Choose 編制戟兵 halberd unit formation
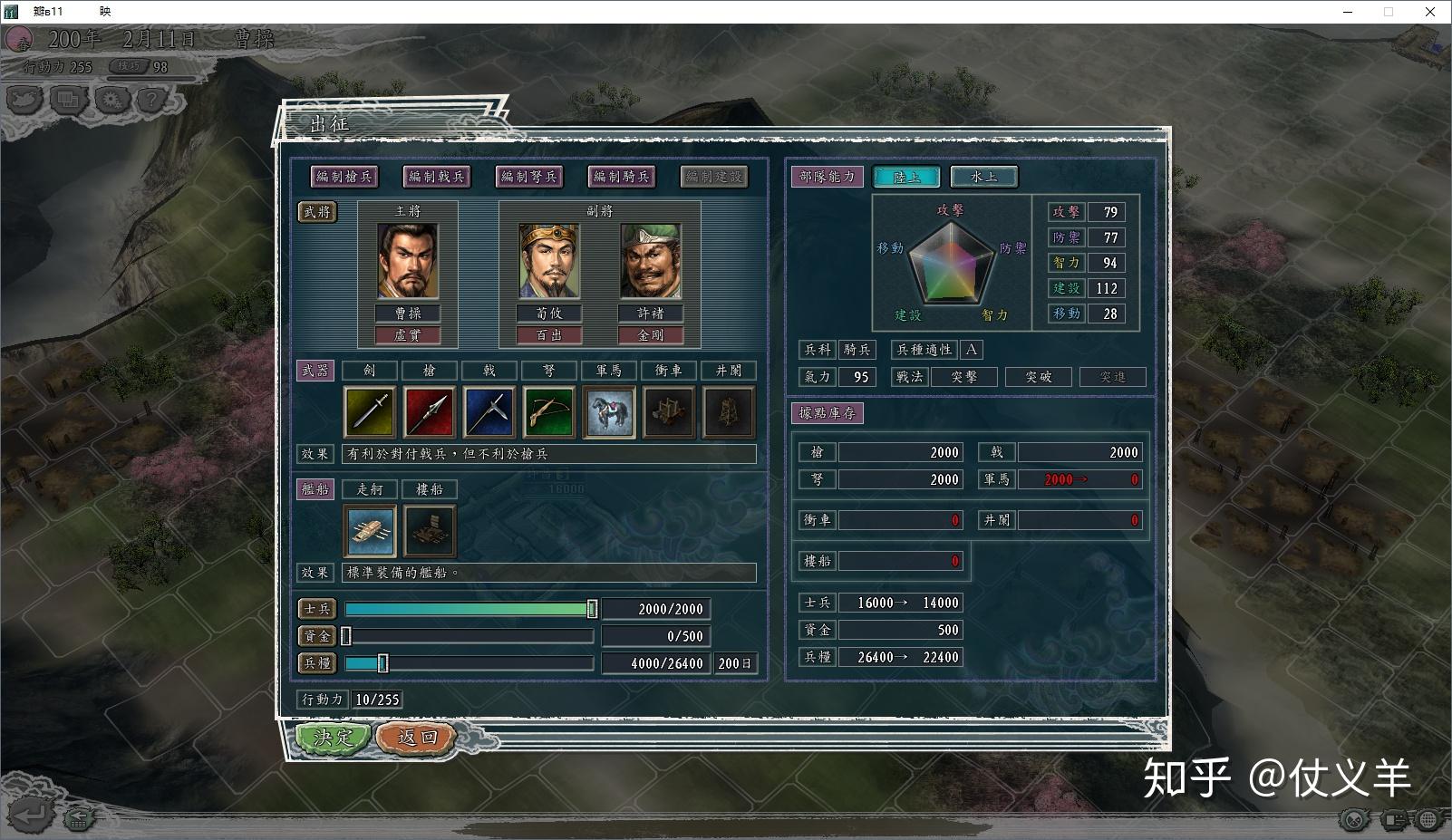 click(436, 177)
